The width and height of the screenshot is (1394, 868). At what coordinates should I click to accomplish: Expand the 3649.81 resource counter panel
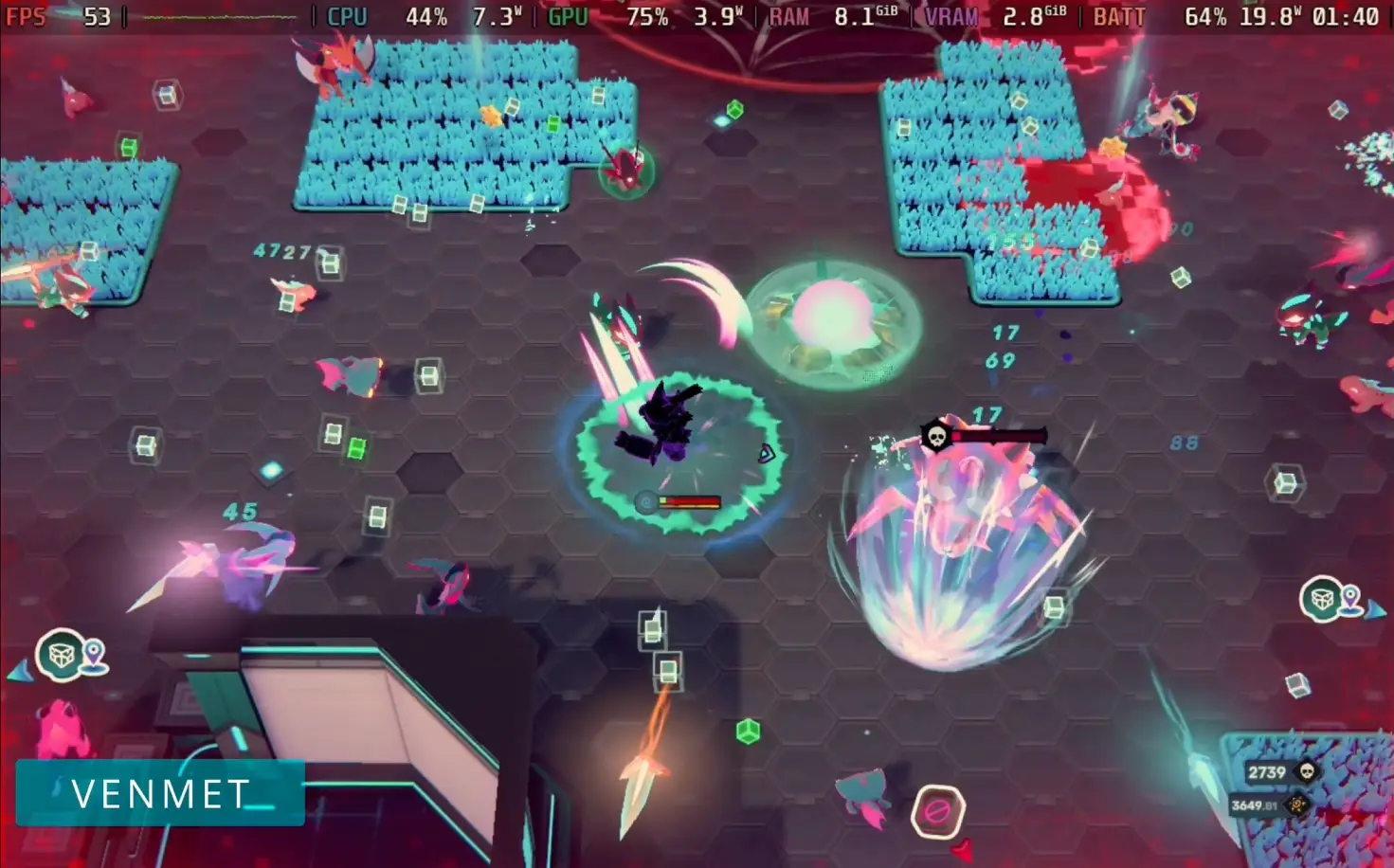1257,806
